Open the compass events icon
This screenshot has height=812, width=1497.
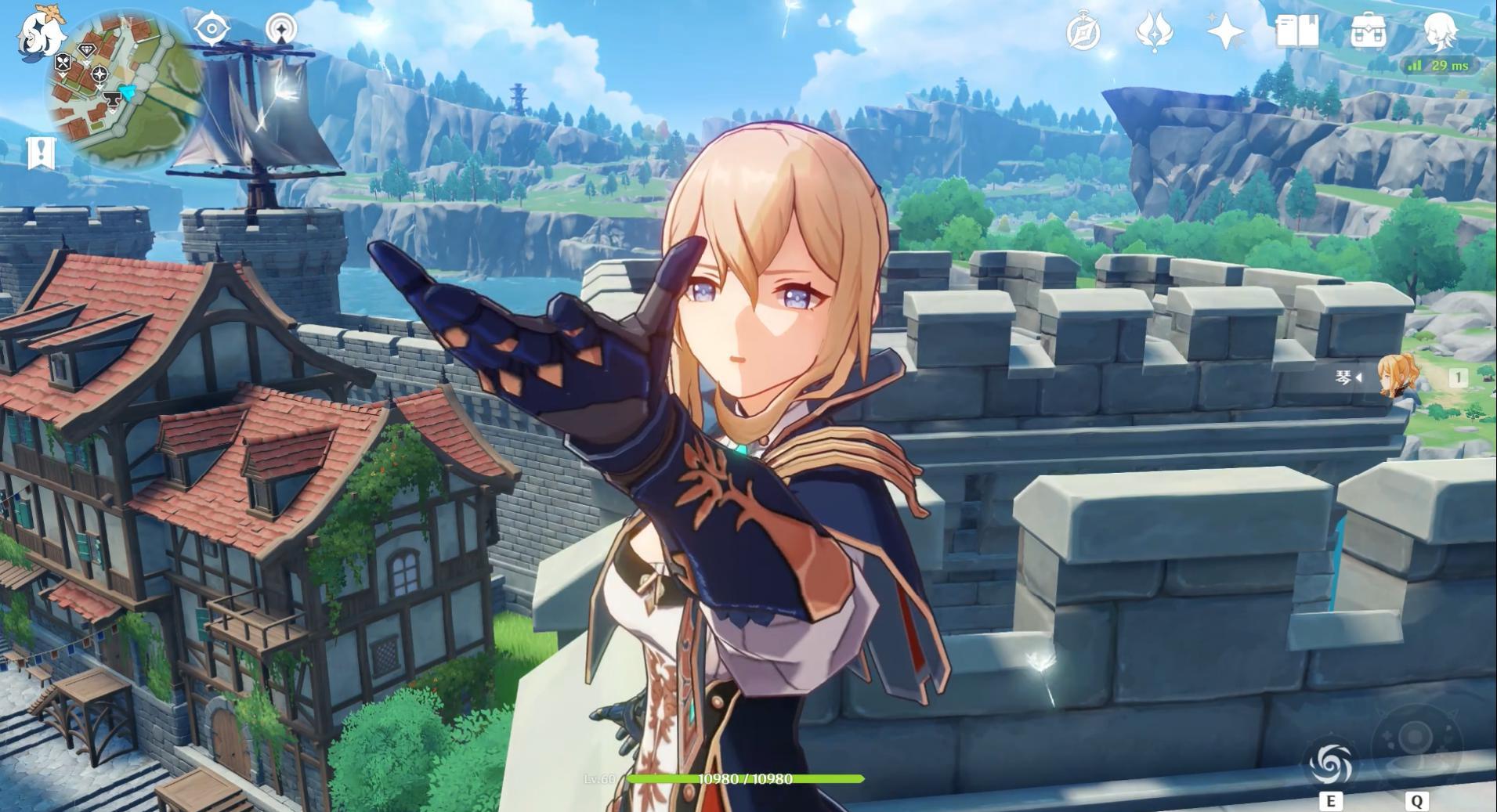[x=1084, y=33]
